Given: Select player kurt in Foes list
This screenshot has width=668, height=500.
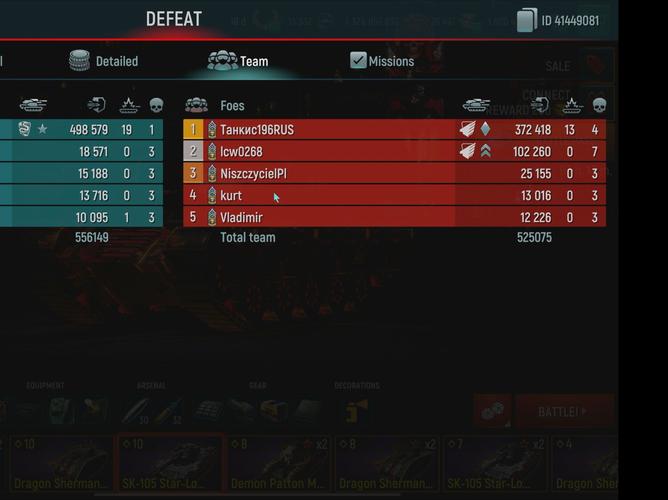Looking at the screenshot, I should (394, 195).
